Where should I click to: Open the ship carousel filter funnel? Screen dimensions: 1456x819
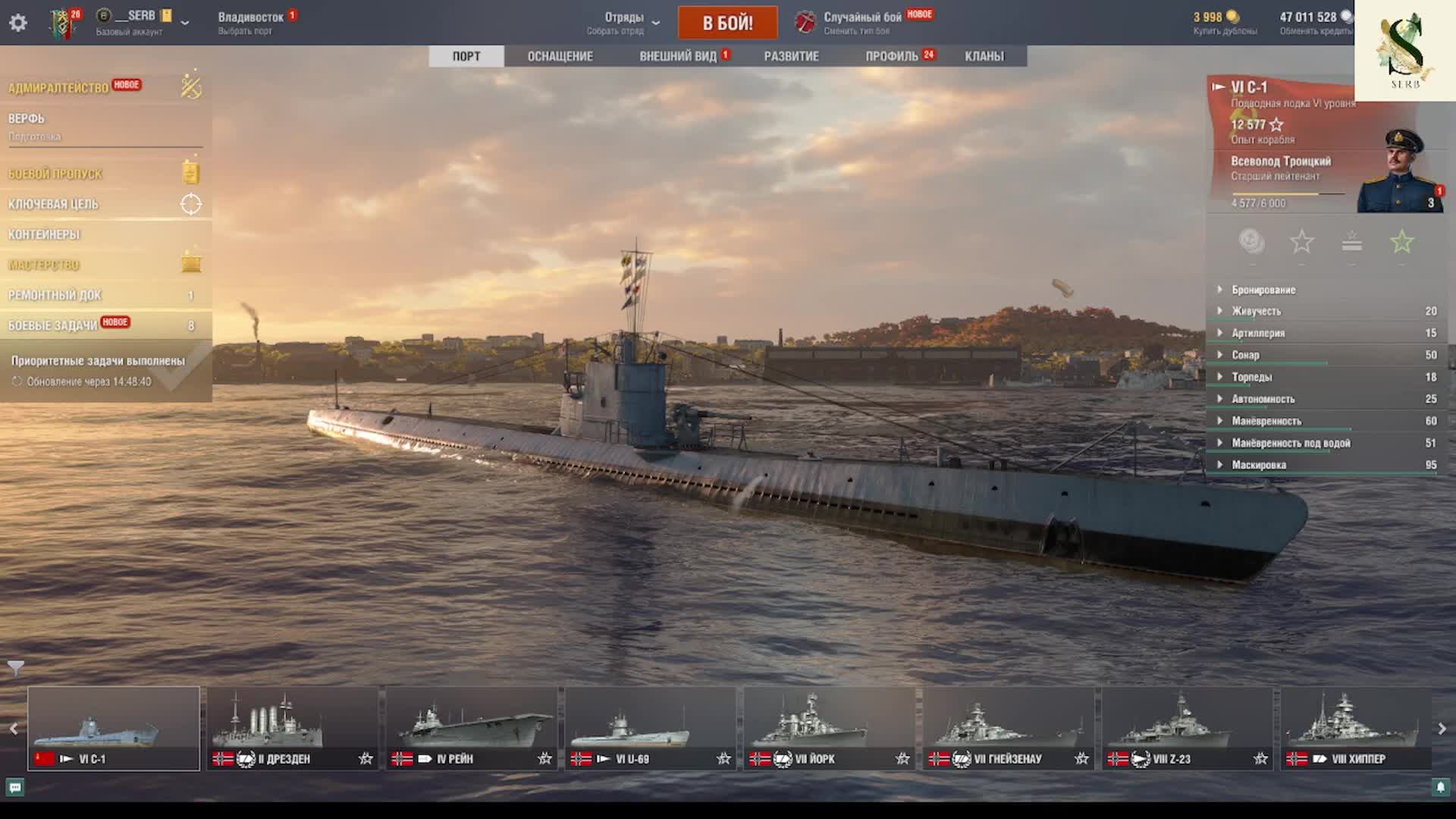coord(16,667)
